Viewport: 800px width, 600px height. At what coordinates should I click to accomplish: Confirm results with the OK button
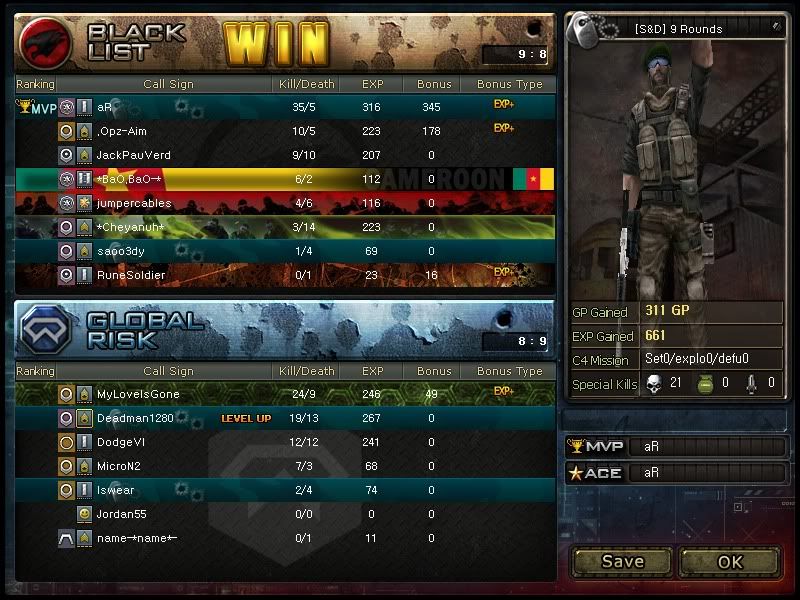[x=730, y=561]
